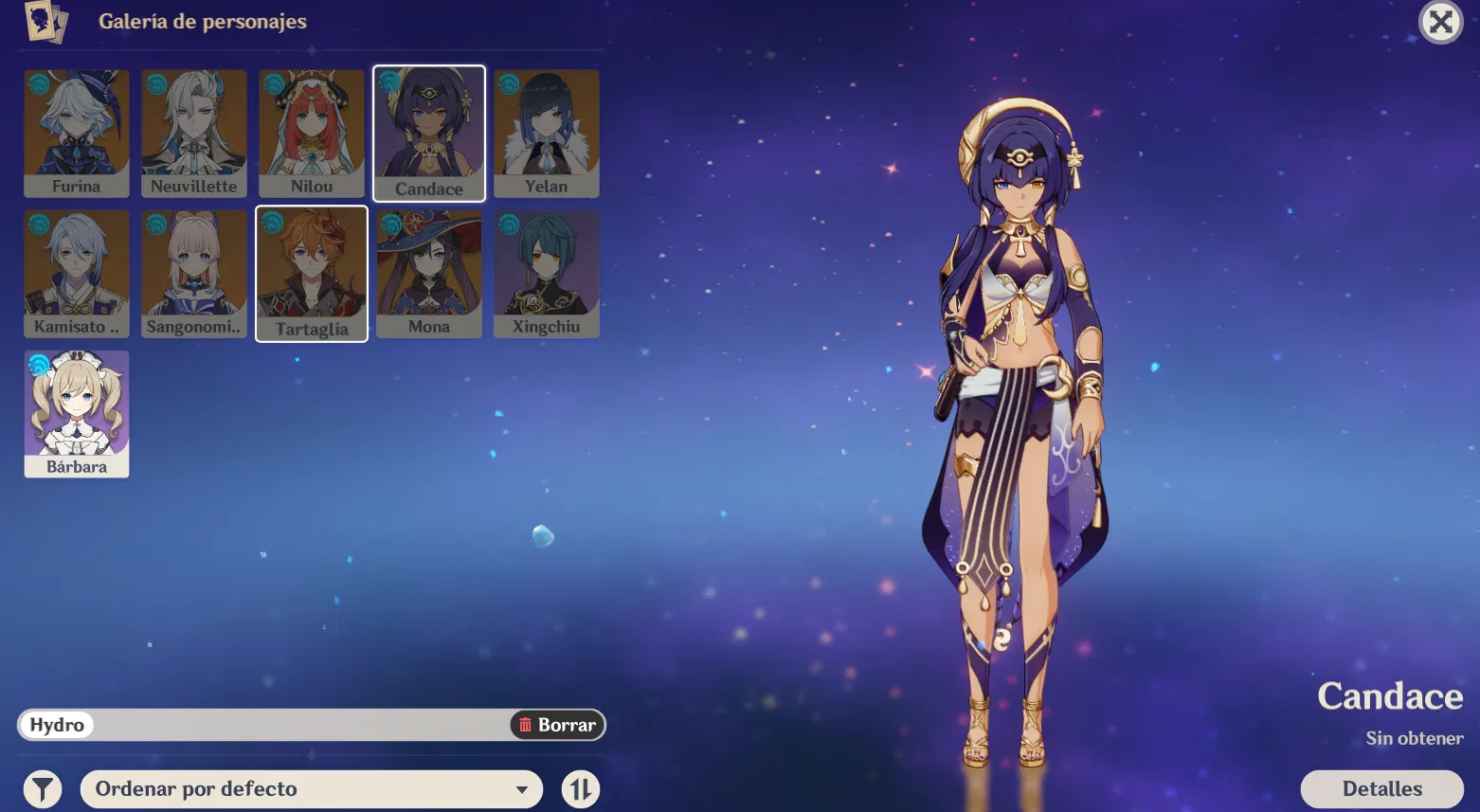Open the 'Ordenar por defecto' dropdown
Screen dimensions: 1480x812
pos(311,788)
